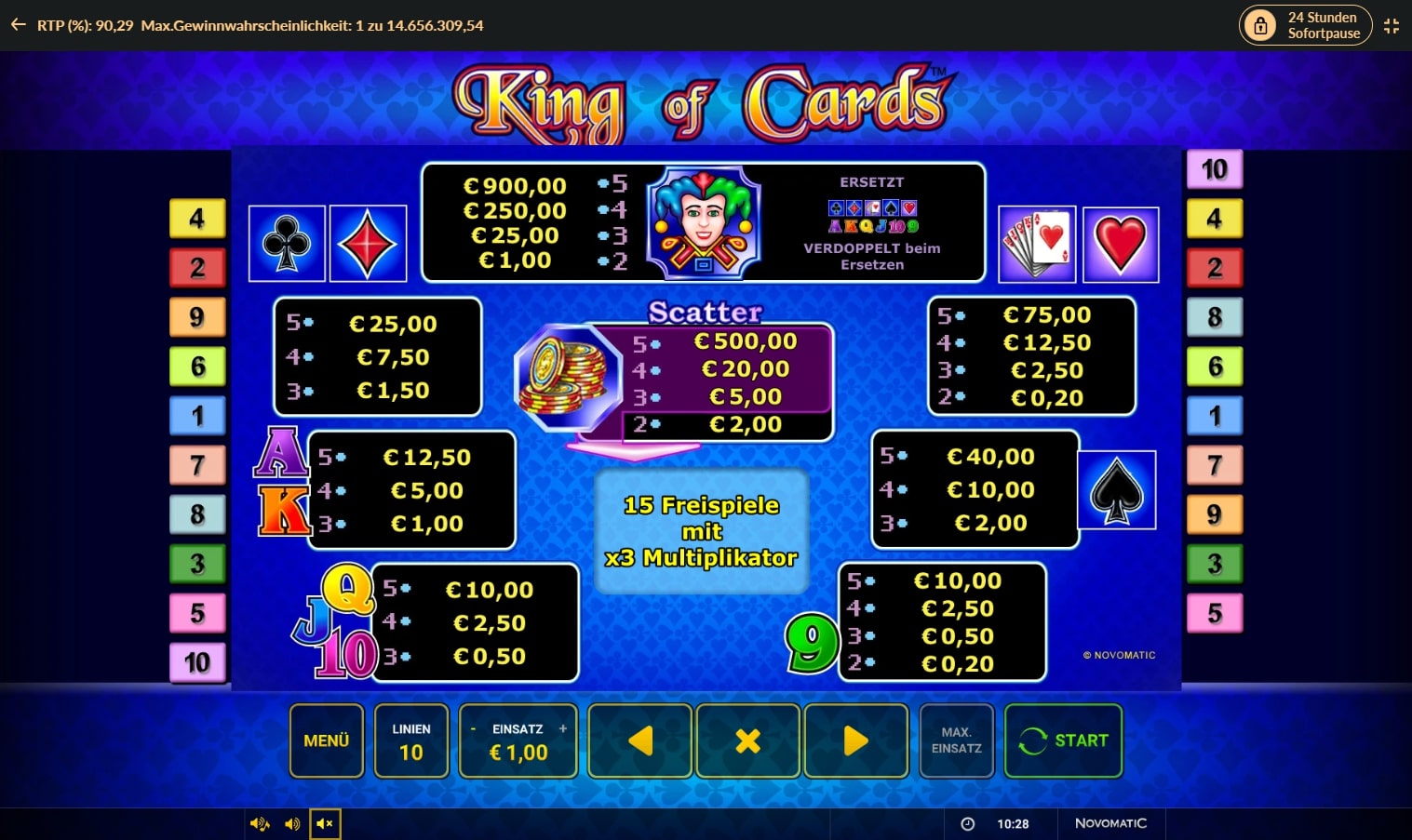Image resolution: width=1412 pixels, height=840 pixels.
Task: Click the circular refresh icon inside START
Action: (x=1032, y=740)
